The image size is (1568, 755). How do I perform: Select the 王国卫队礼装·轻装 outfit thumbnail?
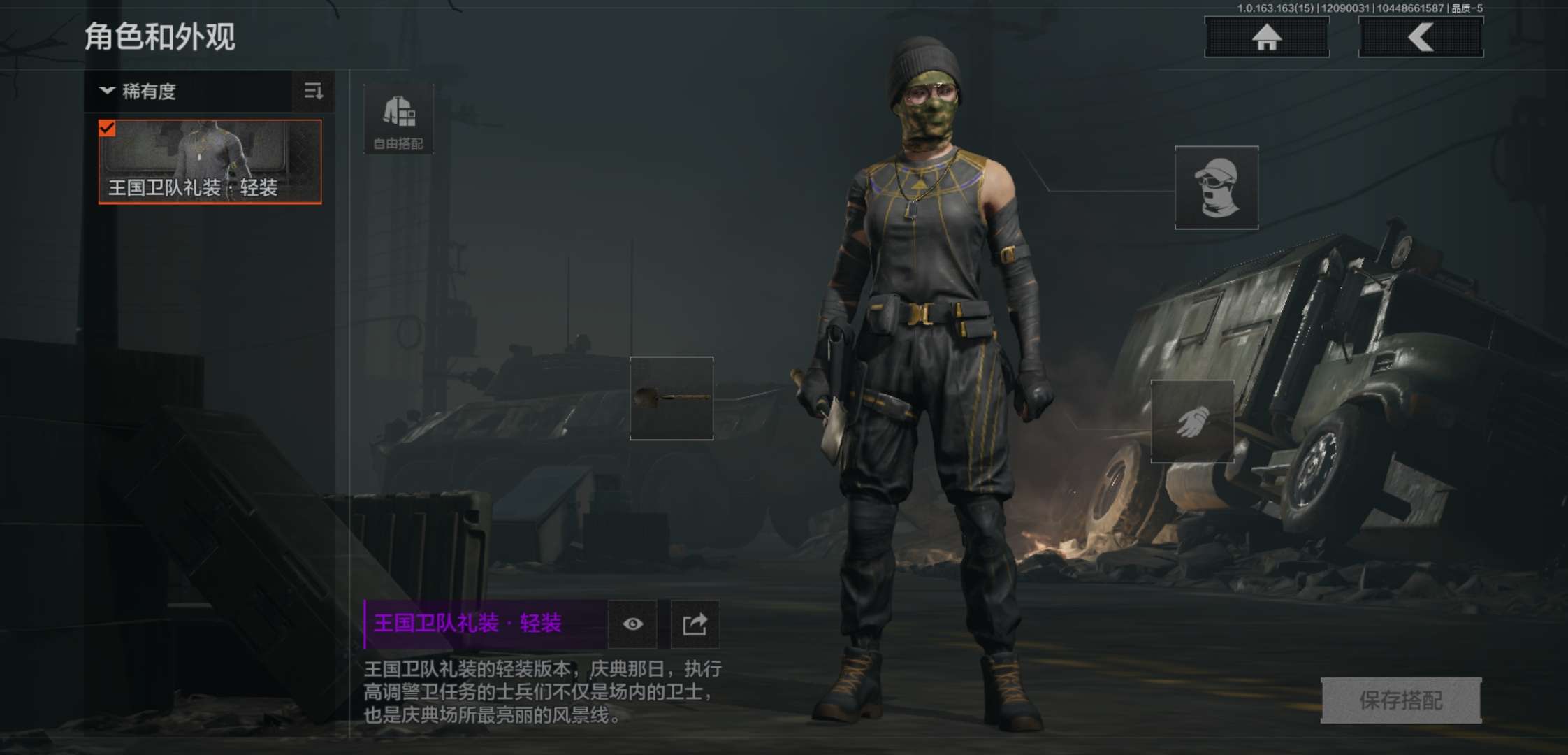(210, 162)
